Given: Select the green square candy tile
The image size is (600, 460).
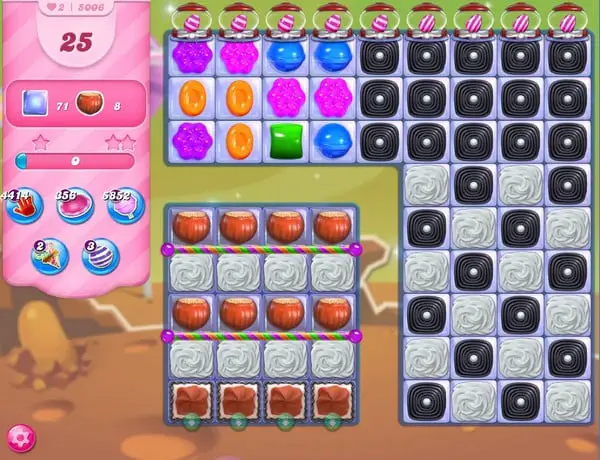Looking at the screenshot, I should (285, 141).
